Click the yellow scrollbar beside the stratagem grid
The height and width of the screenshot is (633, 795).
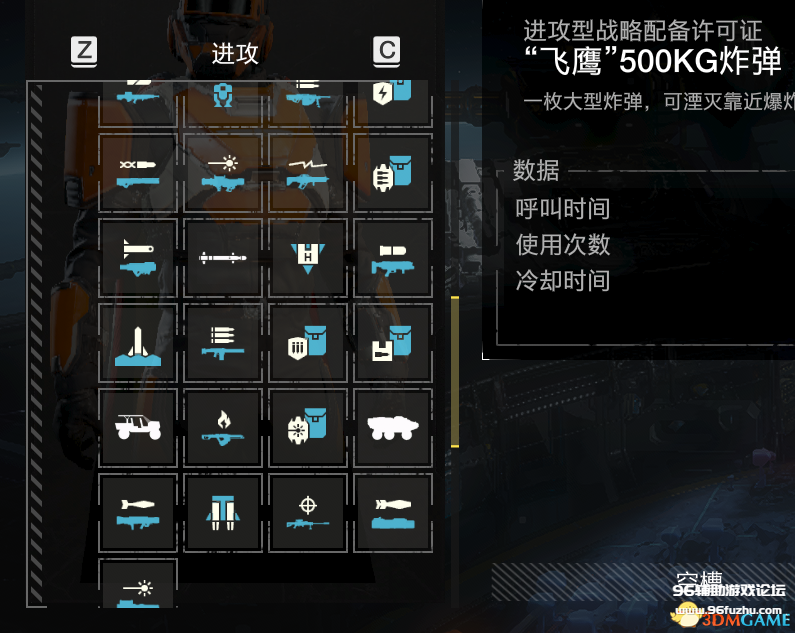pos(455,370)
